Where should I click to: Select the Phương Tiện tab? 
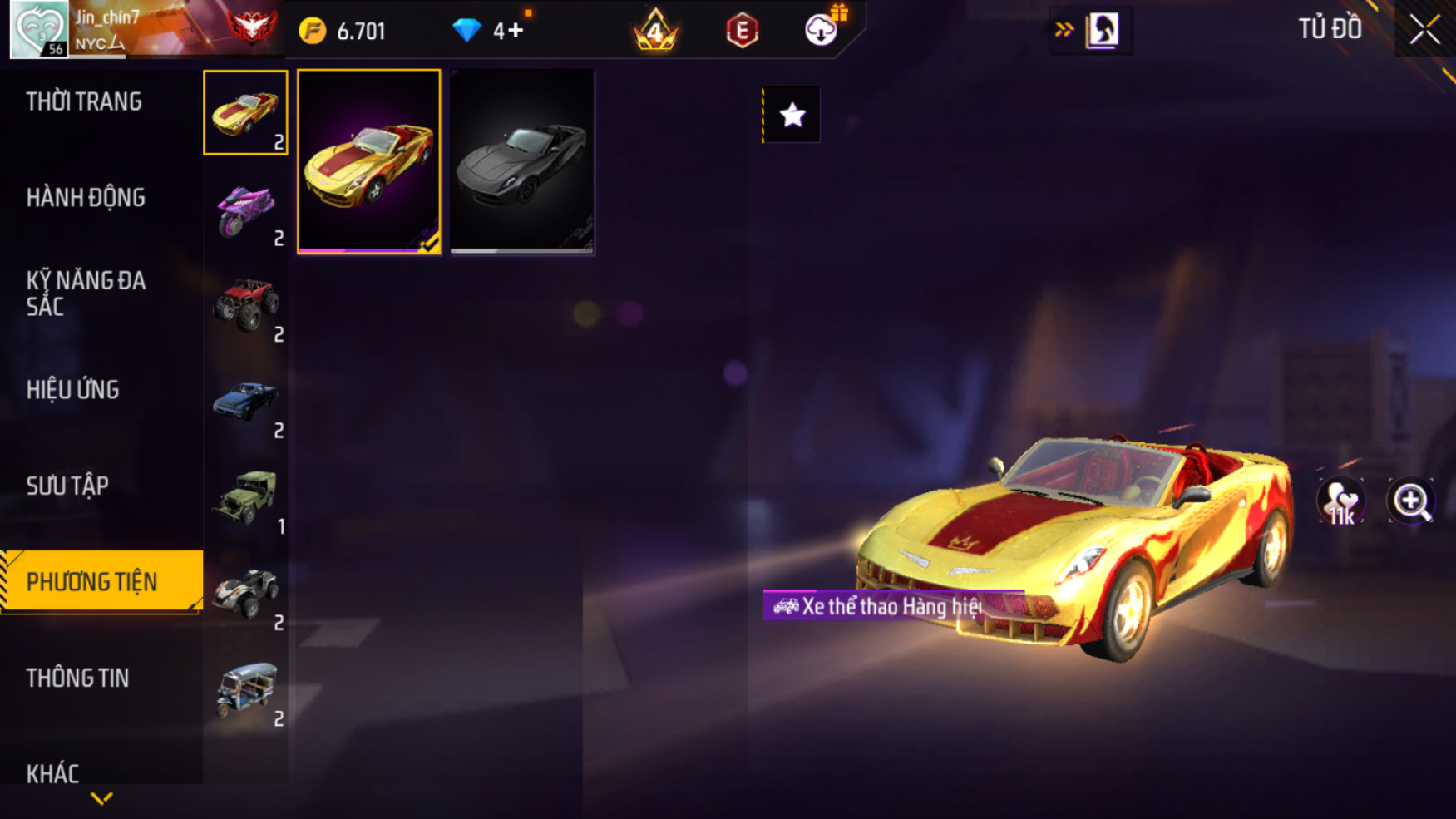click(92, 582)
